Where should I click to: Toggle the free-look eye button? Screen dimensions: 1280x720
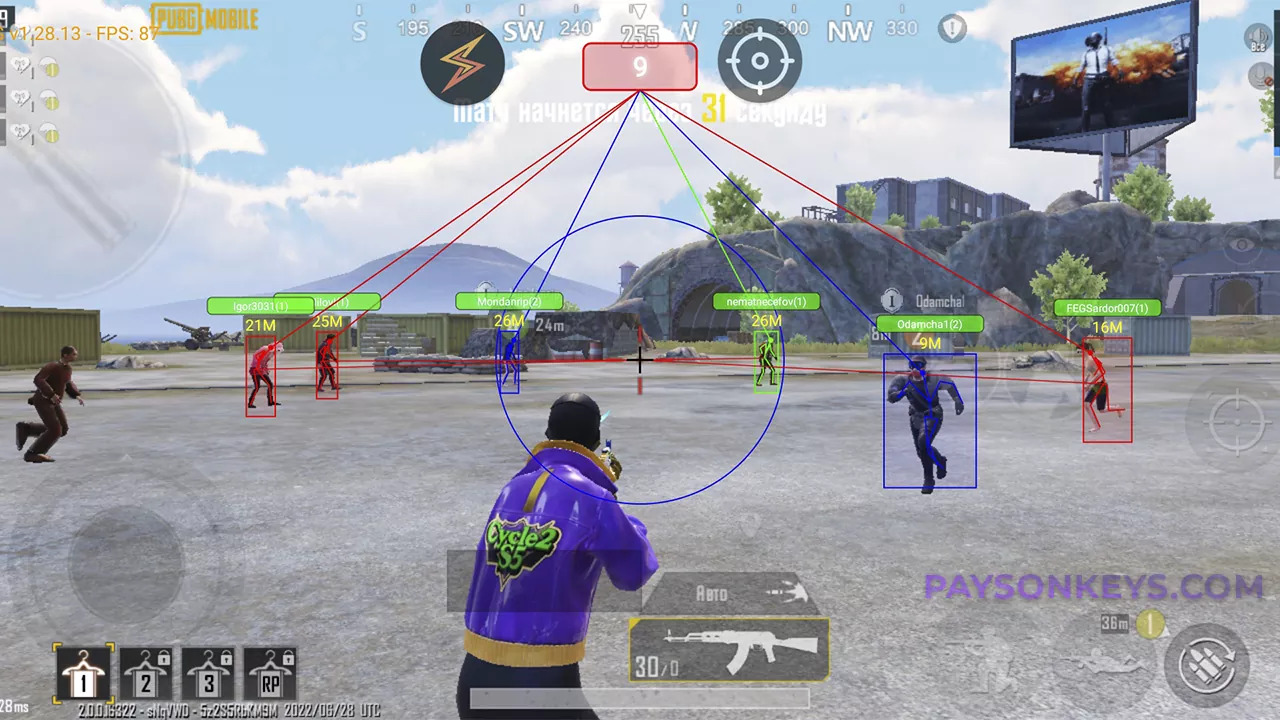click(1241, 244)
